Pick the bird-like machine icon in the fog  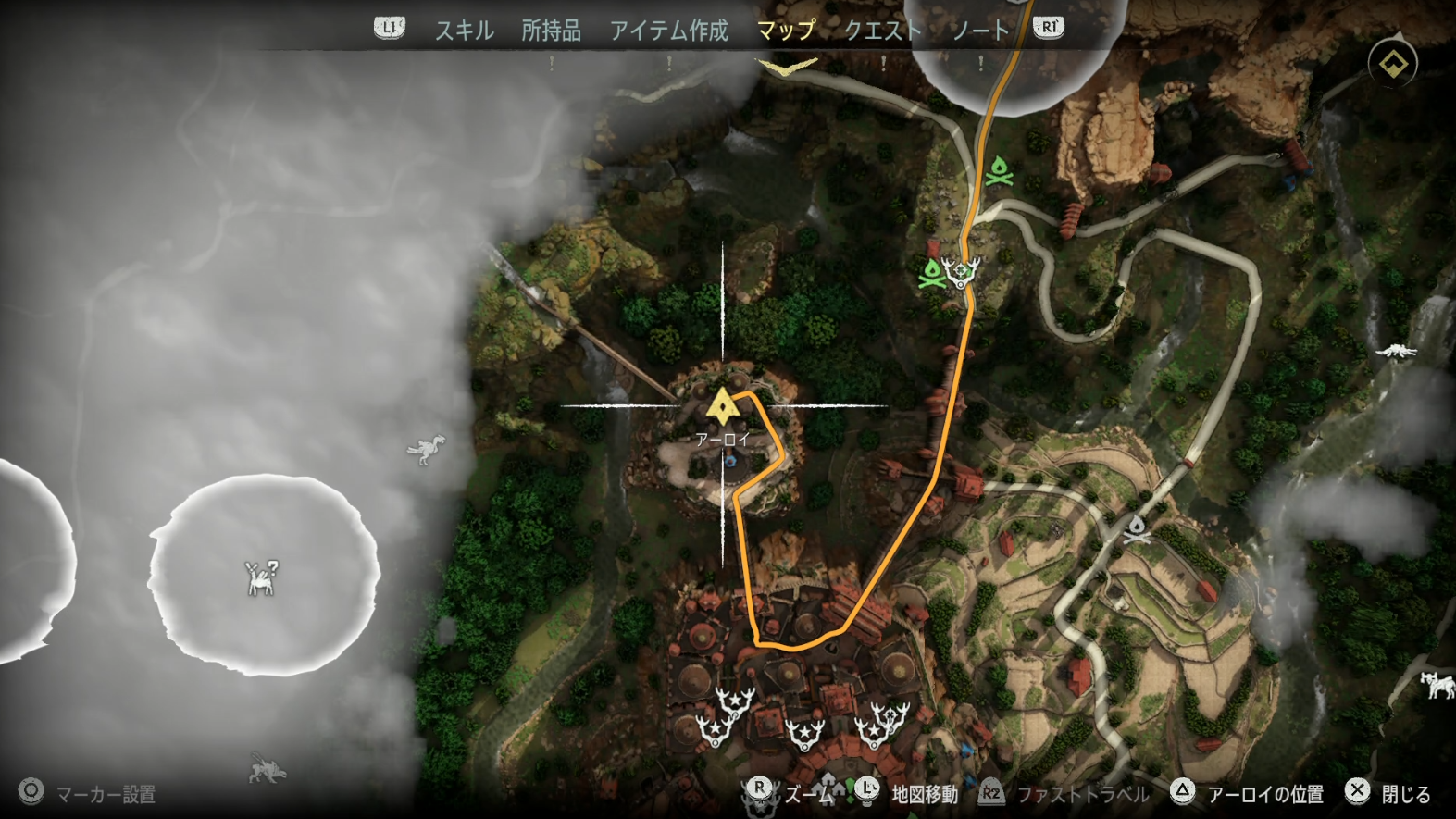(427, 450)
